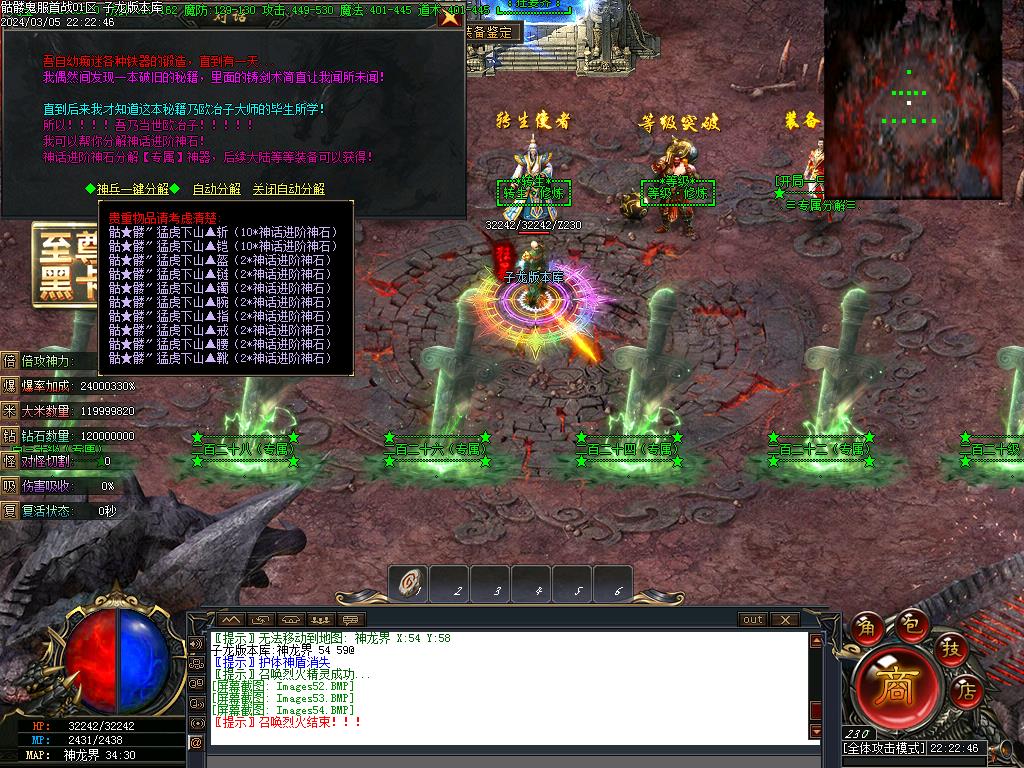This screenshot has width=1024, height=768.
Task: Choose 神兵一键分解 dialogue option
Action: pos(132,189)
